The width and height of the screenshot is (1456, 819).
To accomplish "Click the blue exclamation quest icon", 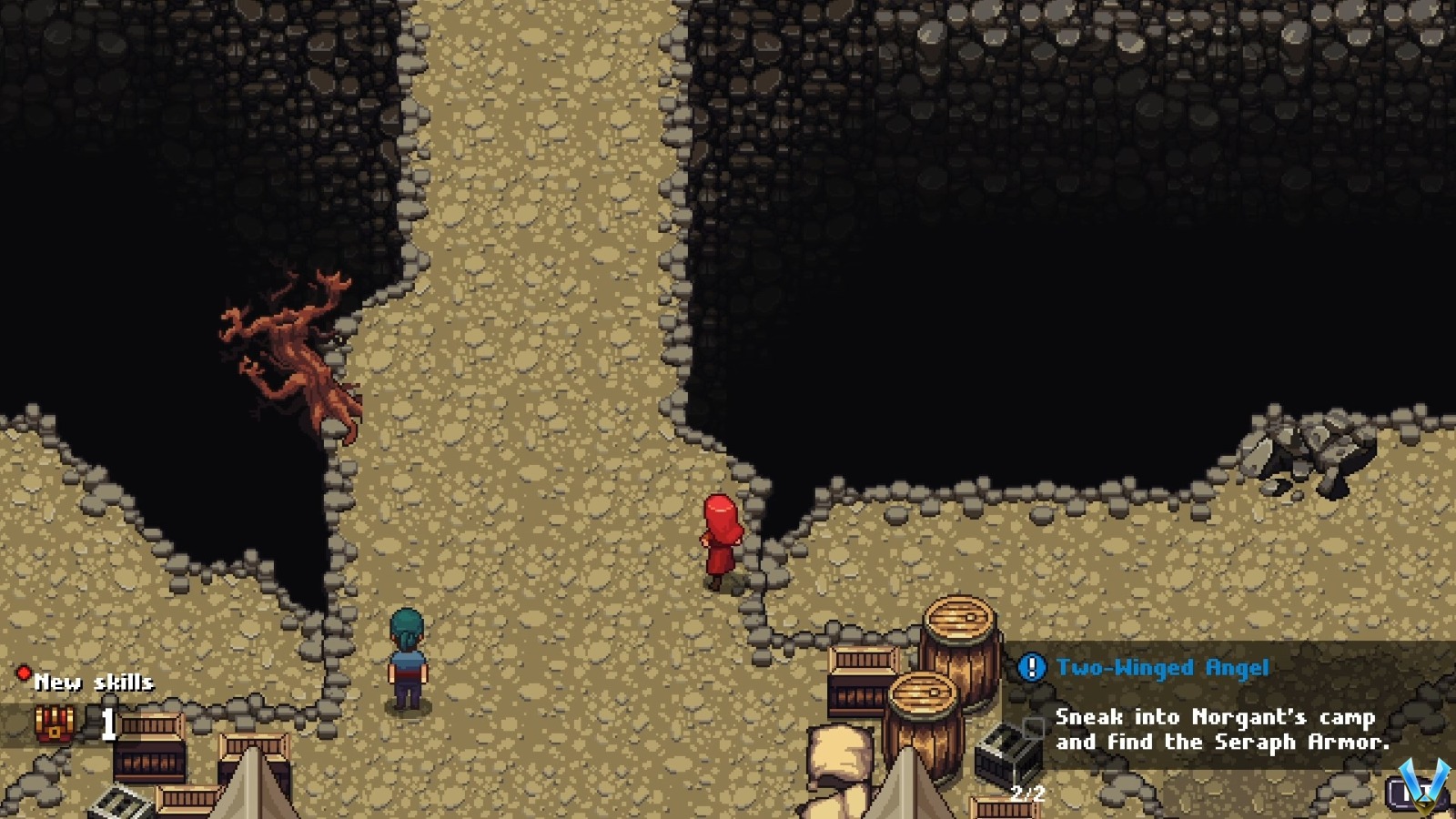I will point(1031,668).
